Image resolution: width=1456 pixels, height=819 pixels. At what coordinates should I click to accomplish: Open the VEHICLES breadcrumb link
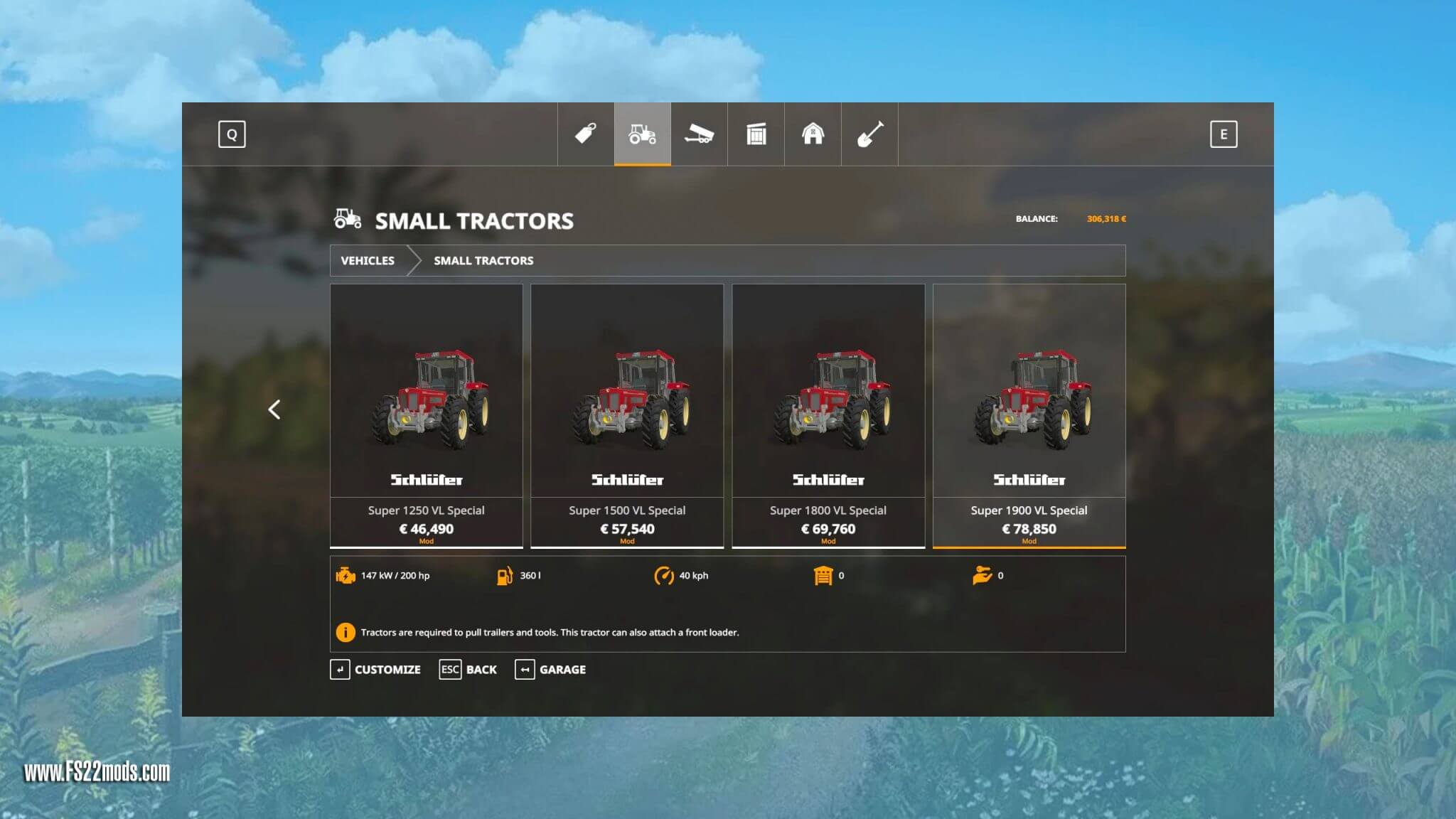point(368,261)
